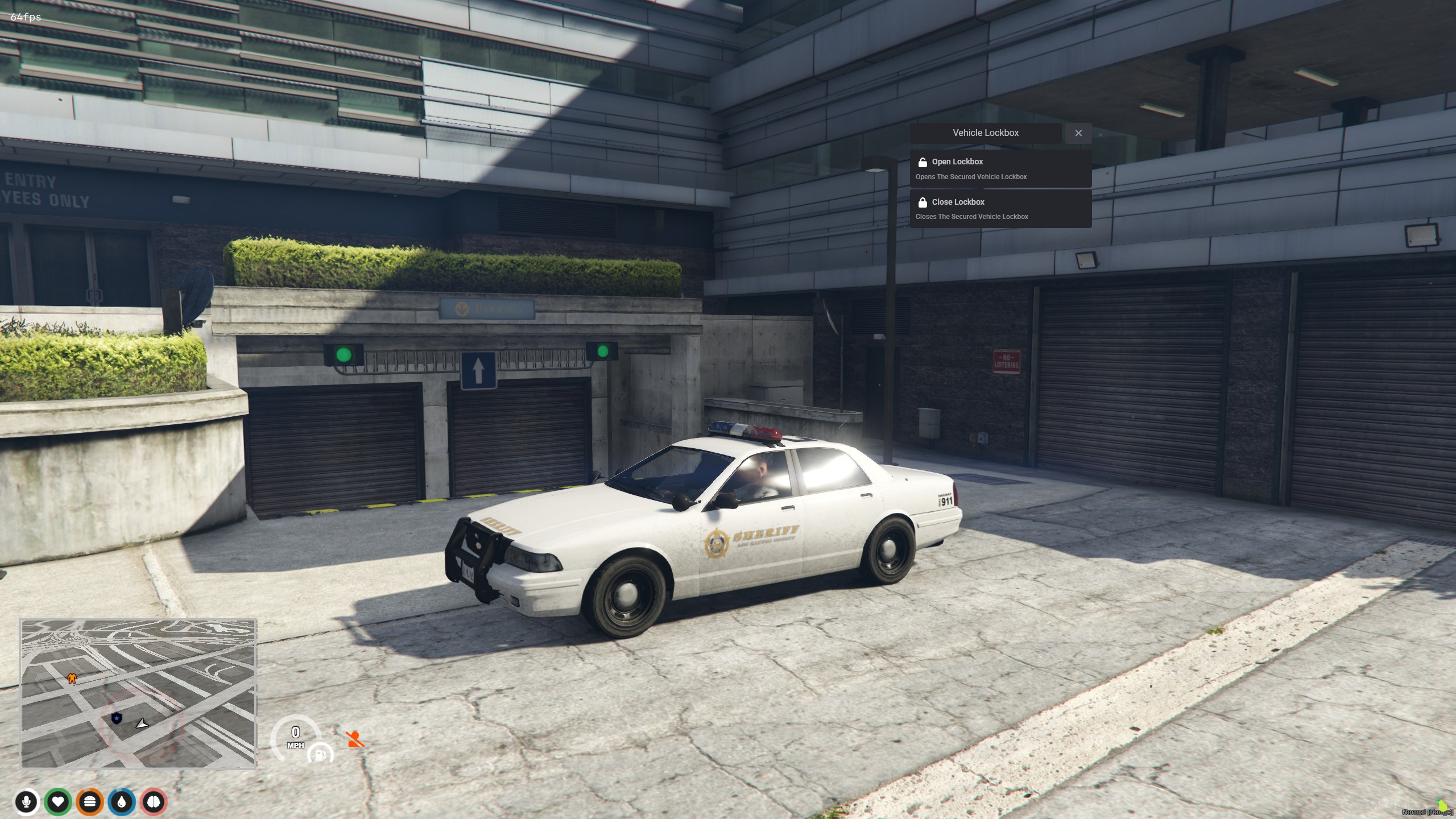Screen dimensions: 1456x819
Task: Click the heart health status icon
Action: click(x=58, y=802)
